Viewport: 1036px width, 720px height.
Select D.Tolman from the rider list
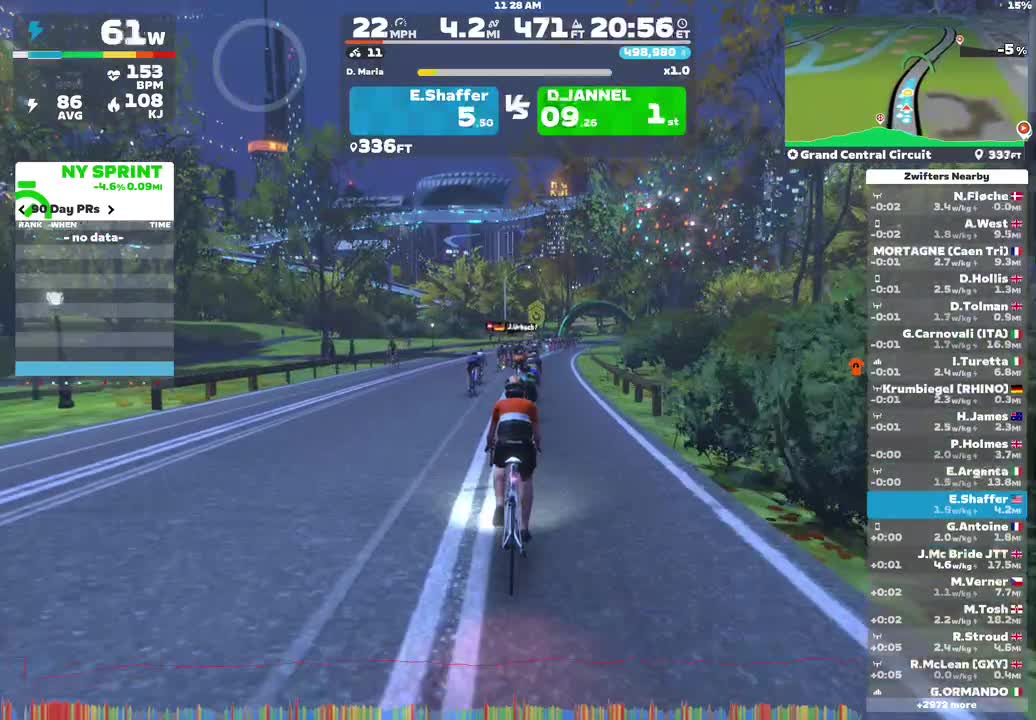[946, 312]
